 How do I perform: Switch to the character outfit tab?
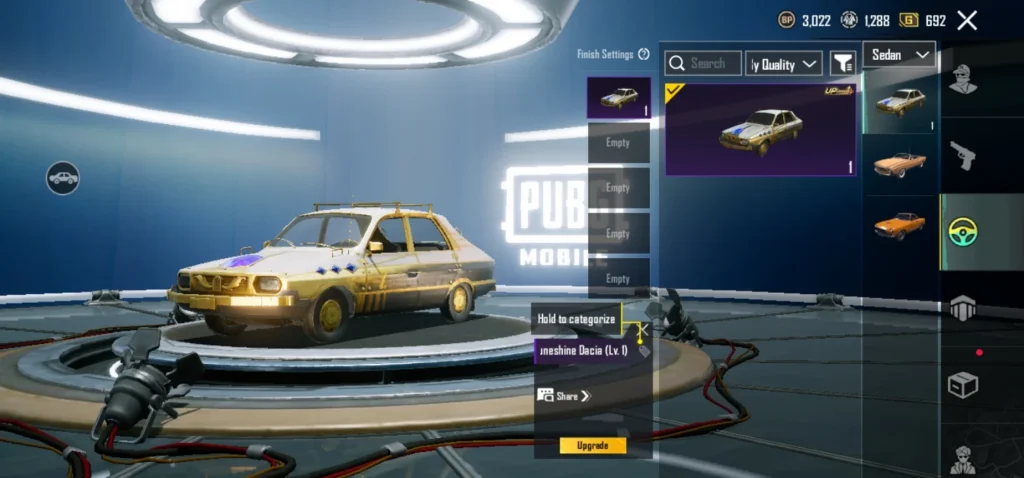click(963, 78)
